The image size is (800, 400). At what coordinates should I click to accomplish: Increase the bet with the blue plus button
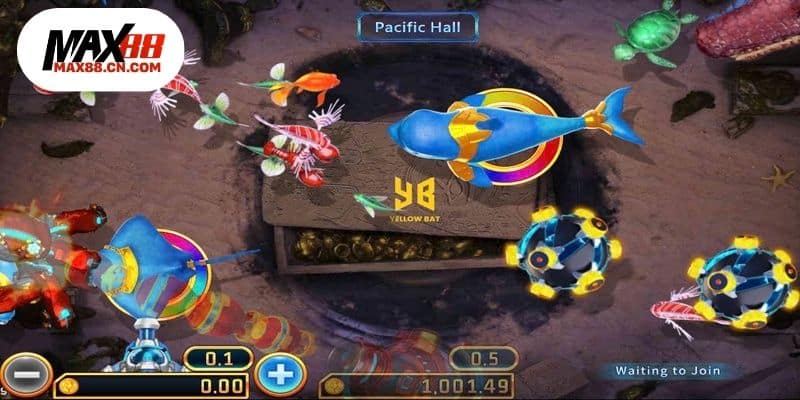click(x=280, y=375)
